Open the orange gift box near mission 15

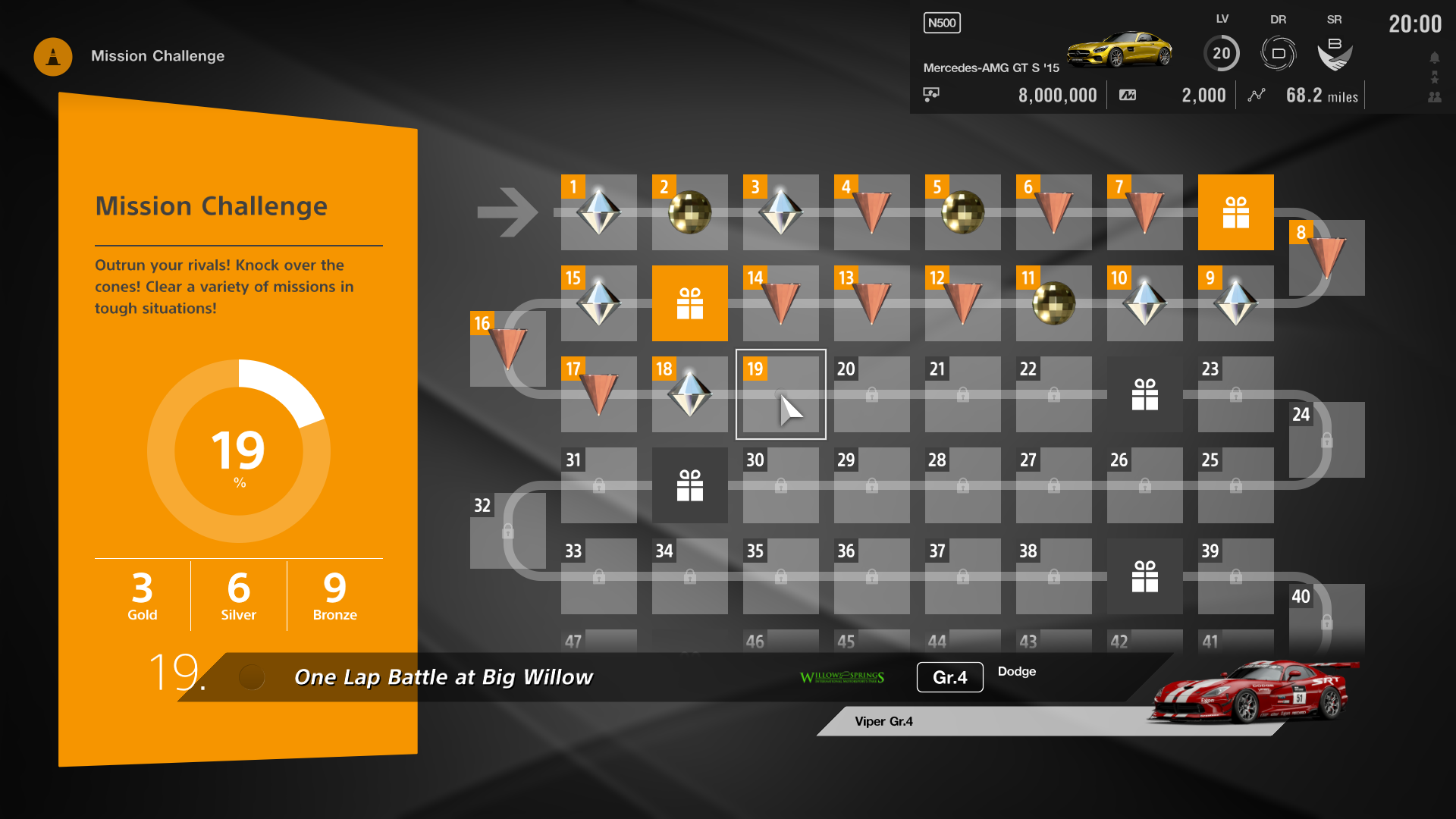(689, 303)
